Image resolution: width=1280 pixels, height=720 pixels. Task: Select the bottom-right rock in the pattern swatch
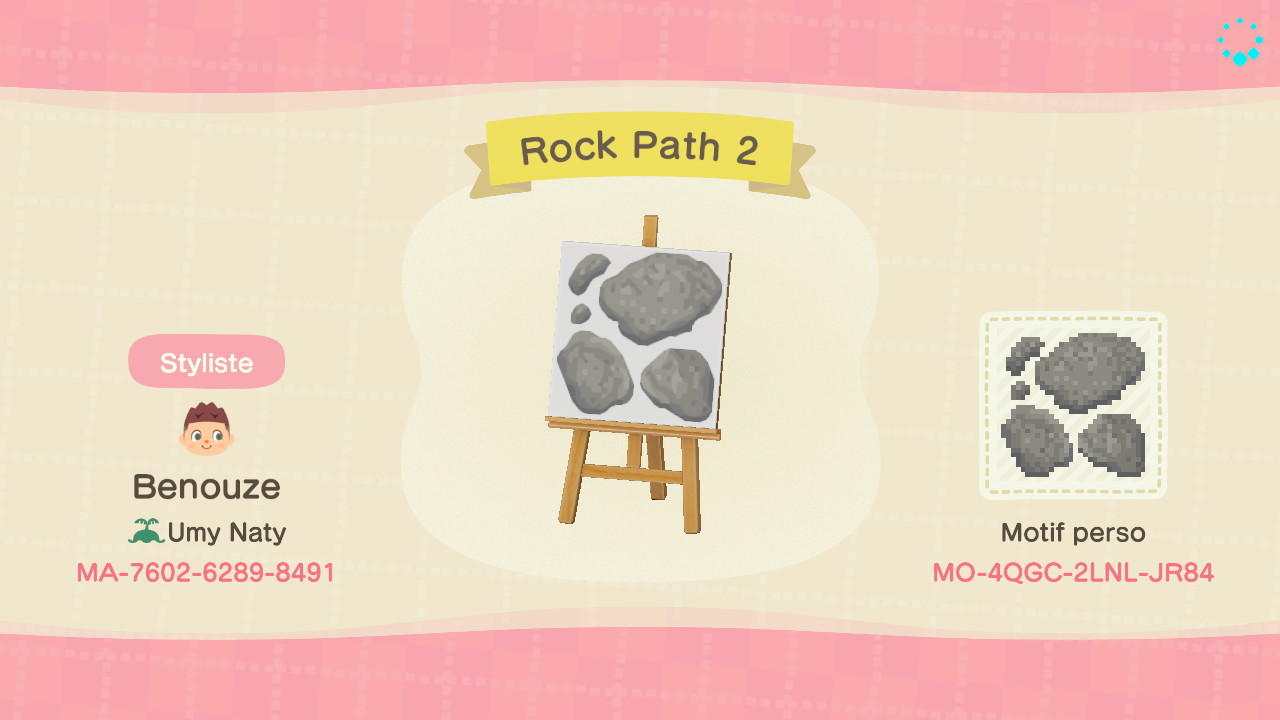point(1115,440)
